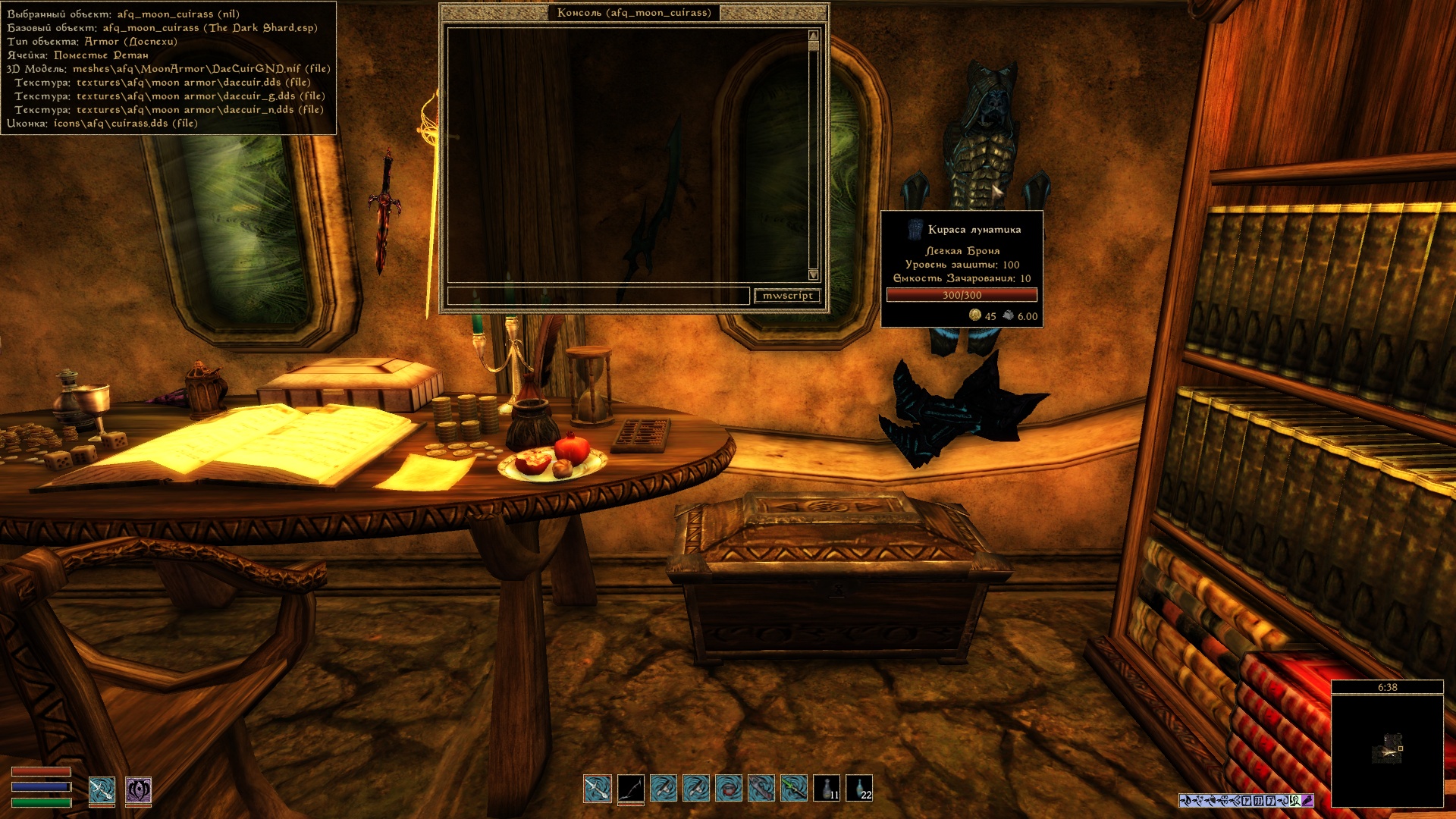Click the console command input field

598,296
